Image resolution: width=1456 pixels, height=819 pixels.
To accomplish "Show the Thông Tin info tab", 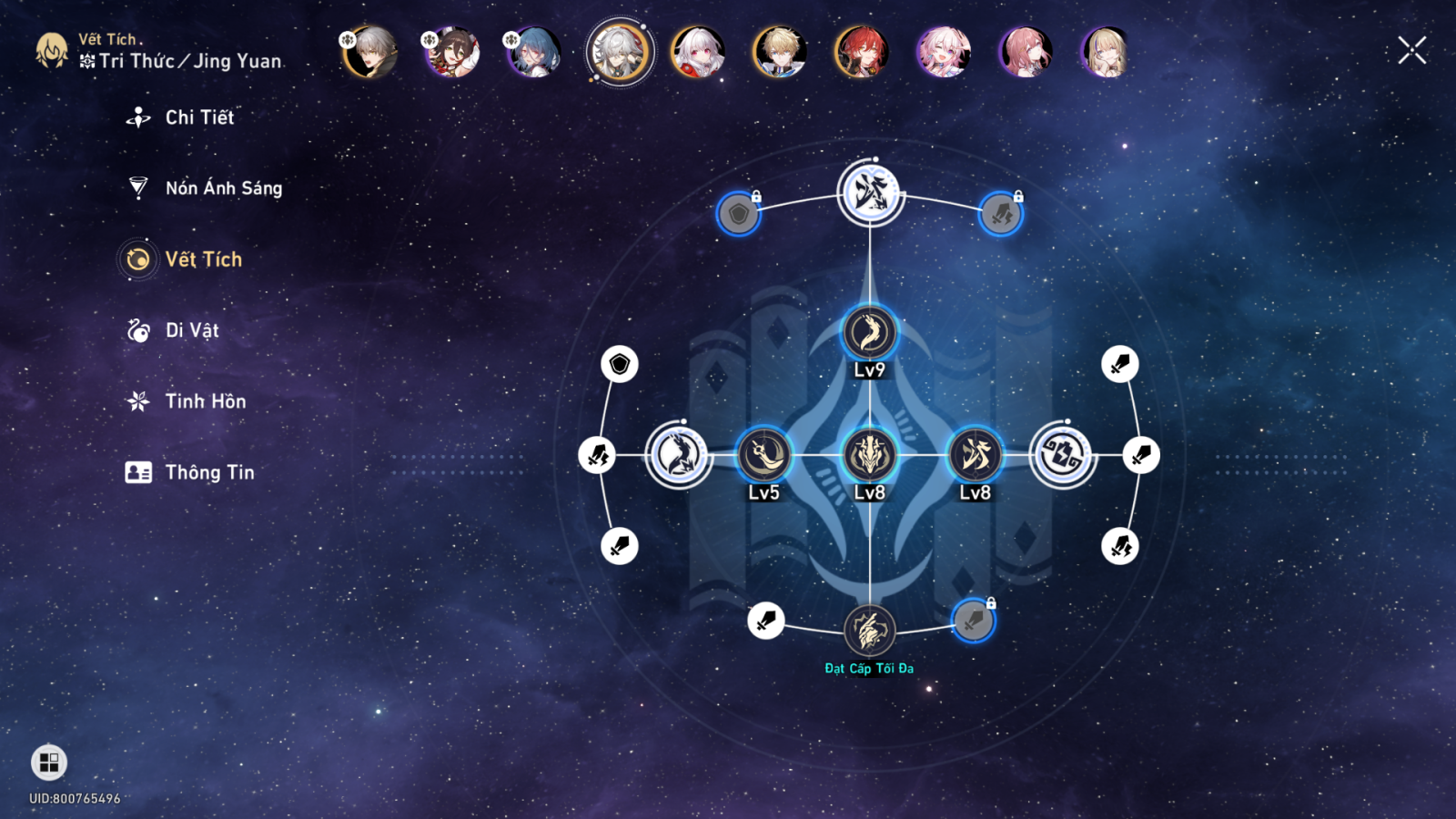I will click(x=209, y=472).
